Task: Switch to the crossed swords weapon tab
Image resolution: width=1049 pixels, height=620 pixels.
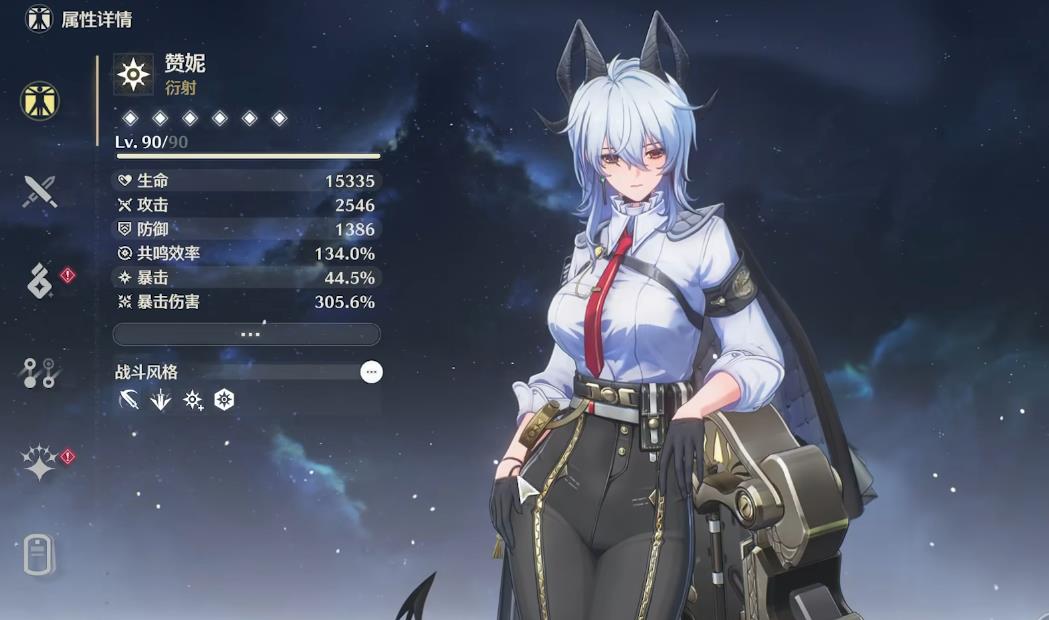Action: tap(40, 190)
